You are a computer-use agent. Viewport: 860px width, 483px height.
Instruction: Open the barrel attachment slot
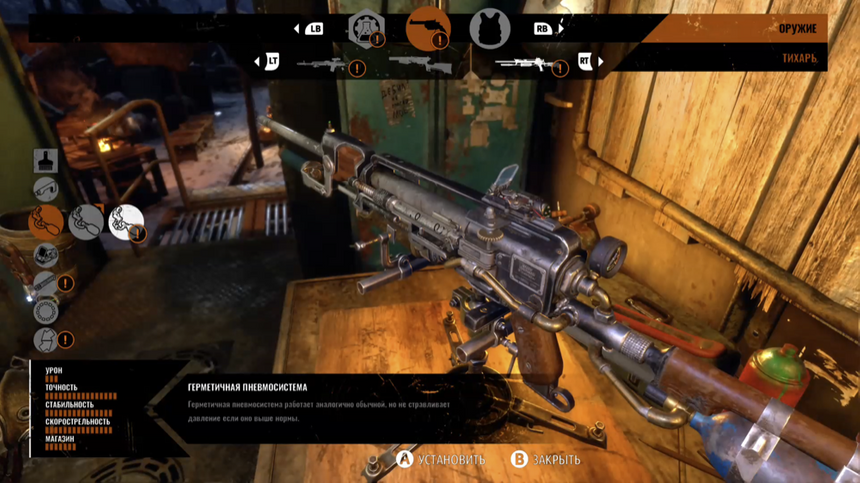point(47,283)
